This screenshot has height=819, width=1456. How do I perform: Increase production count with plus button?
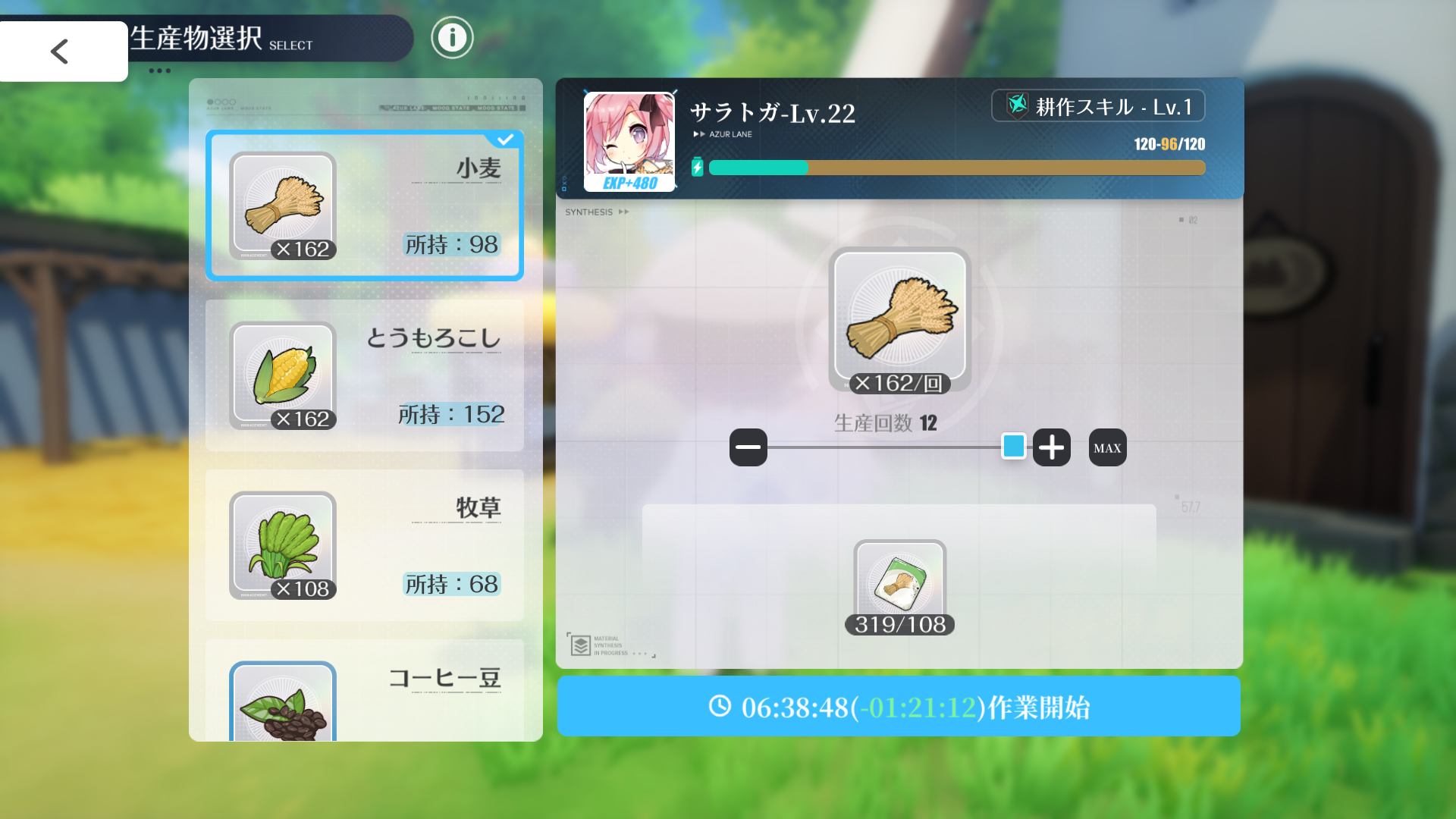1051,447
